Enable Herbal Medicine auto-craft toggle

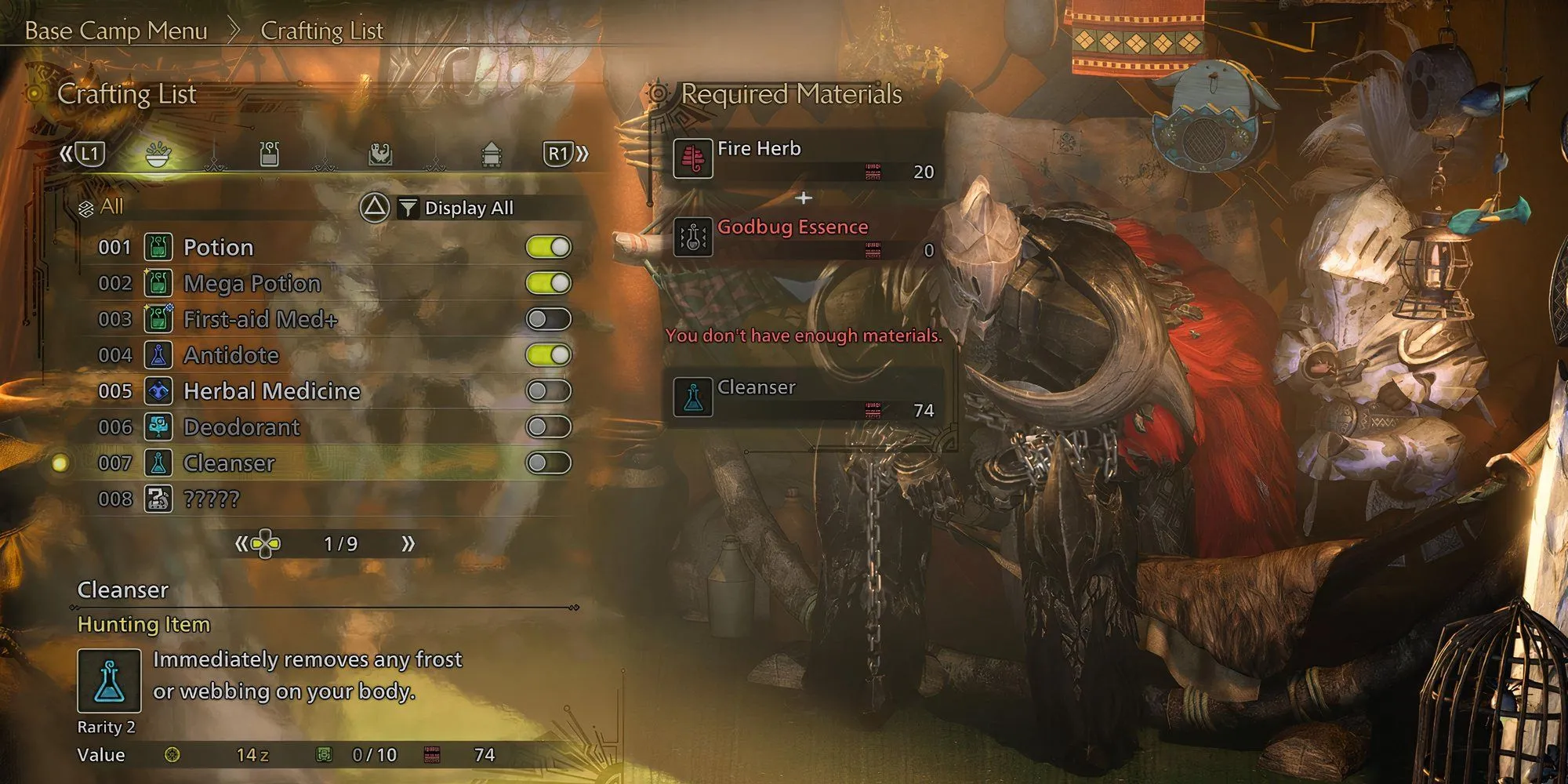[x=549, y=391]
